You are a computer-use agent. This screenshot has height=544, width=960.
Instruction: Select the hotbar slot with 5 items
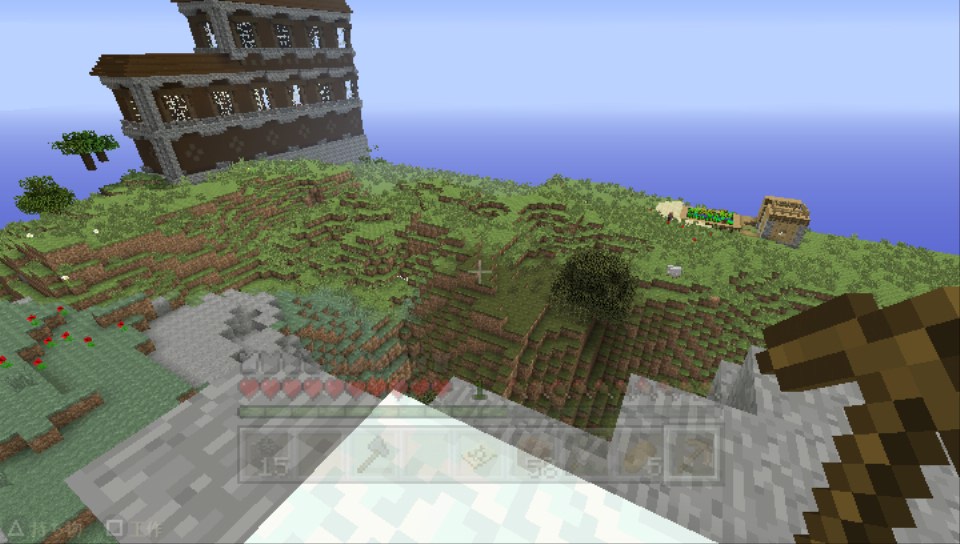(641, 454)
